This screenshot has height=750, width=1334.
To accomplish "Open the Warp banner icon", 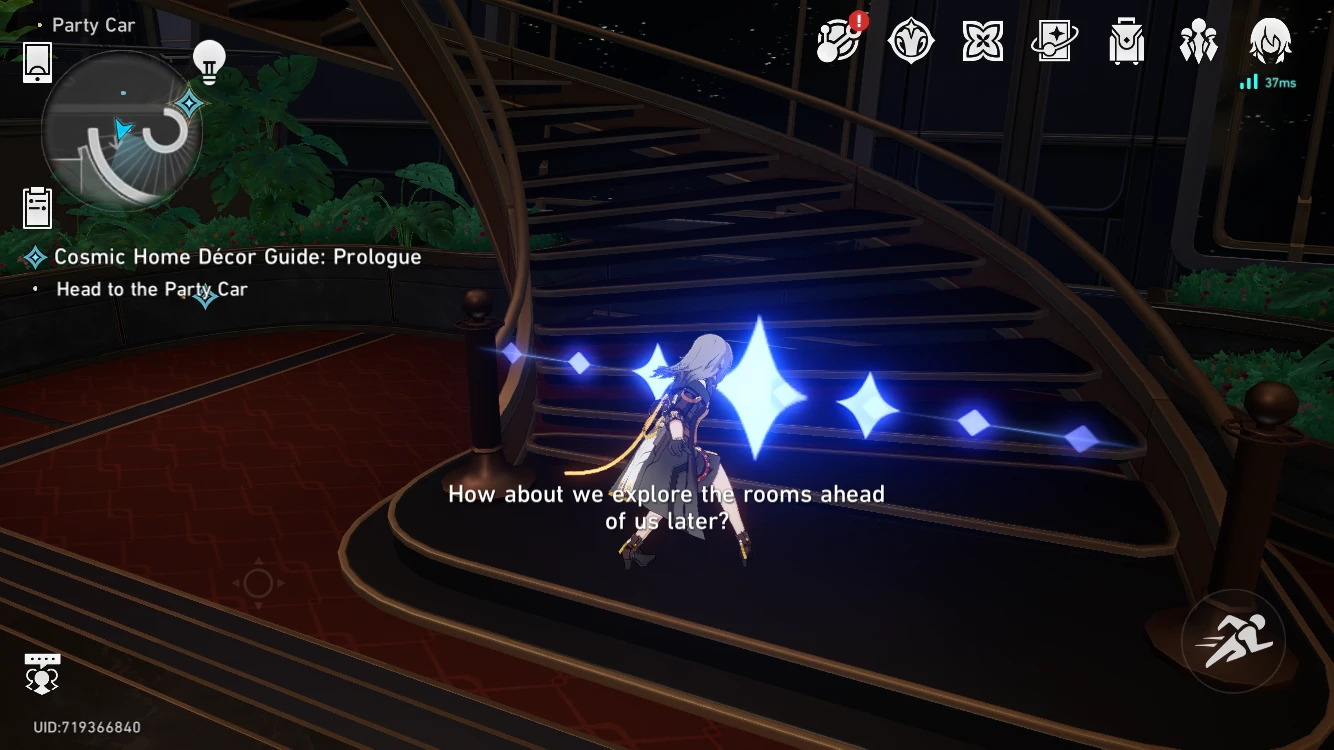I will [x=1054, y=41].
